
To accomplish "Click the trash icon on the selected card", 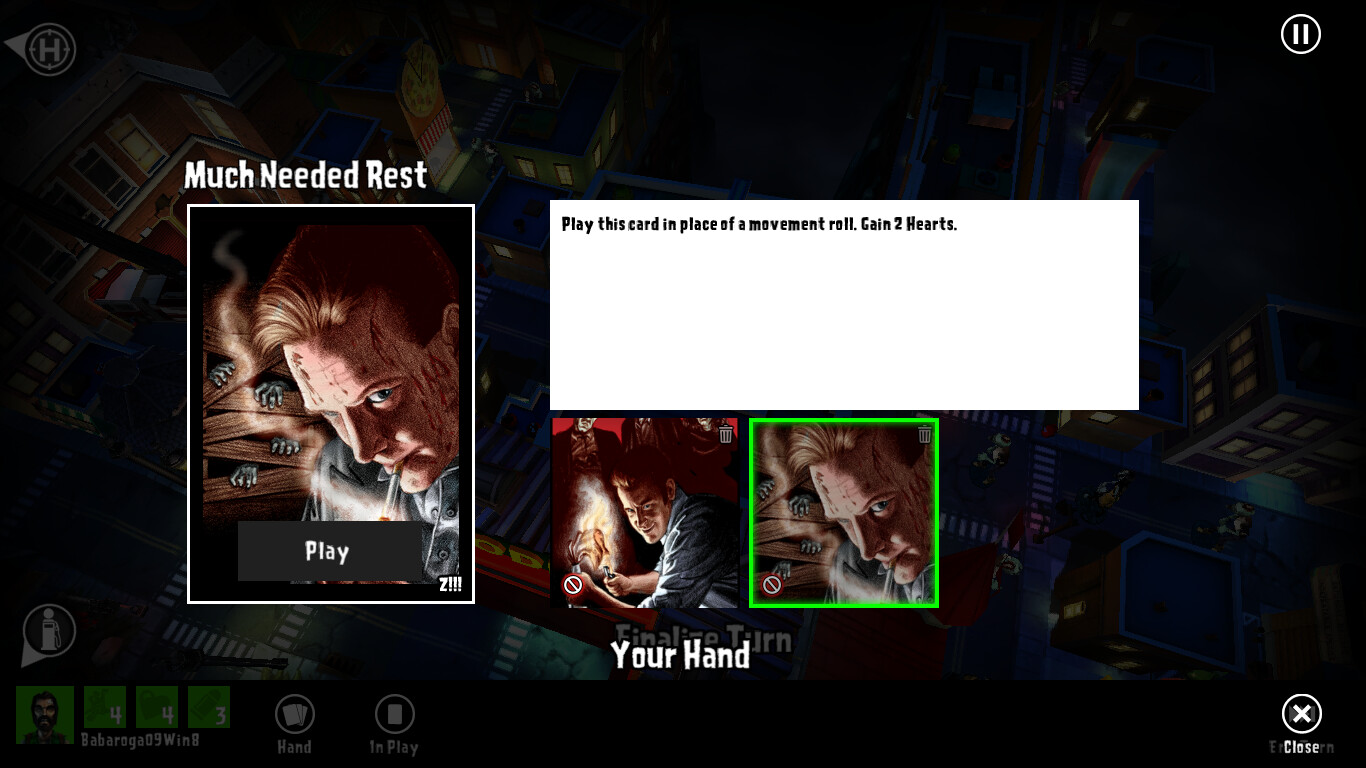I will (924, 434).
